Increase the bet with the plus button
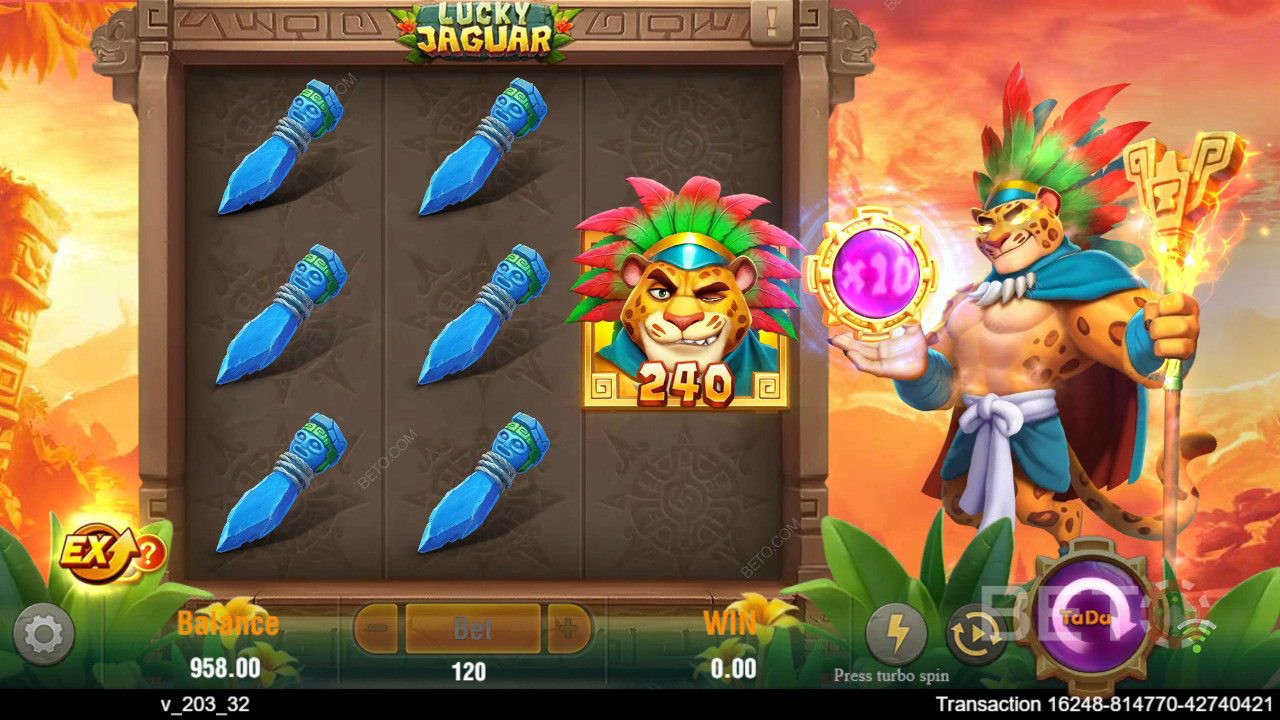 point(568,629)
